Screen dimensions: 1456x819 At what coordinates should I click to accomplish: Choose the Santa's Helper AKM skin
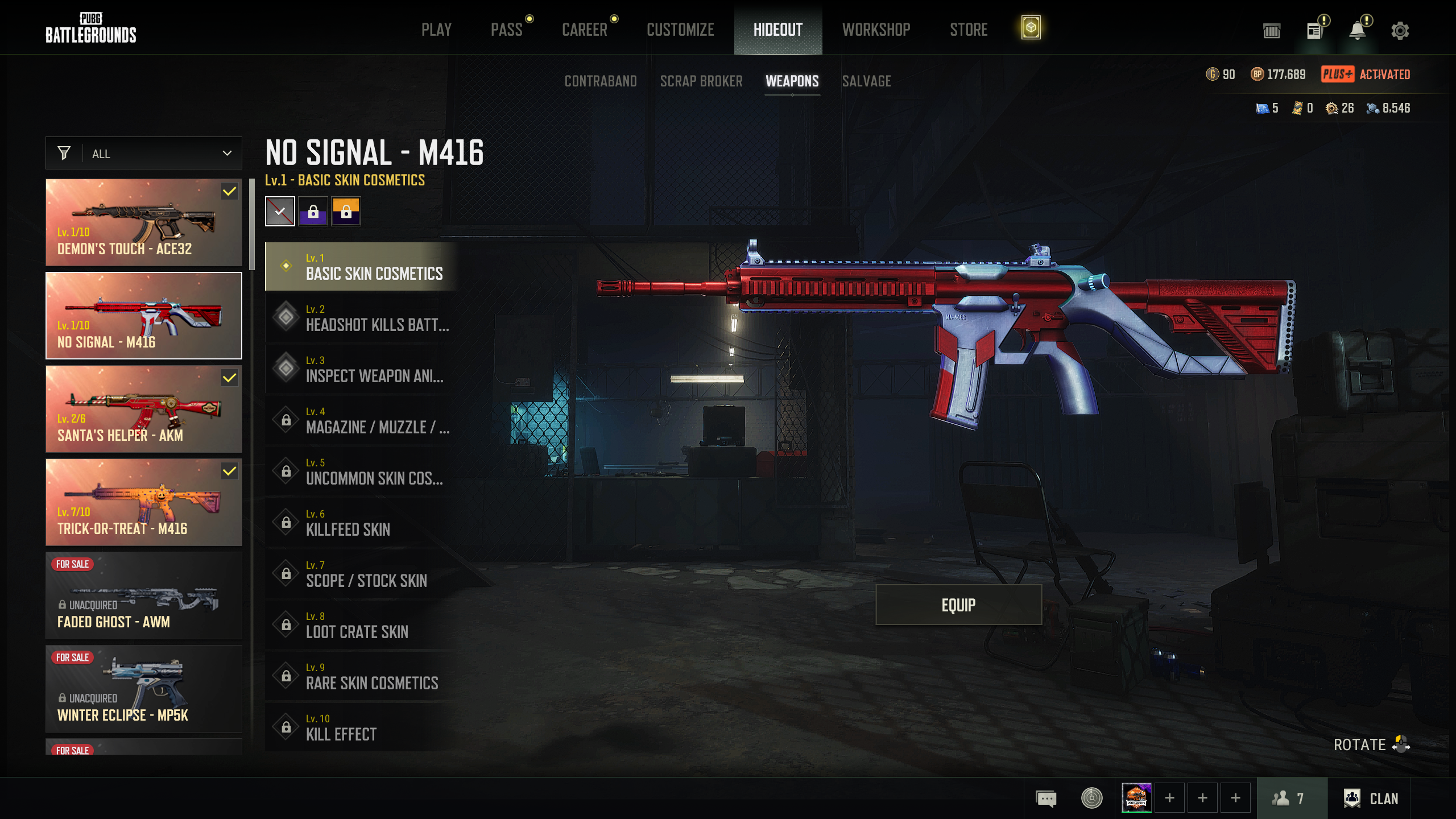[x=144, y=409]
